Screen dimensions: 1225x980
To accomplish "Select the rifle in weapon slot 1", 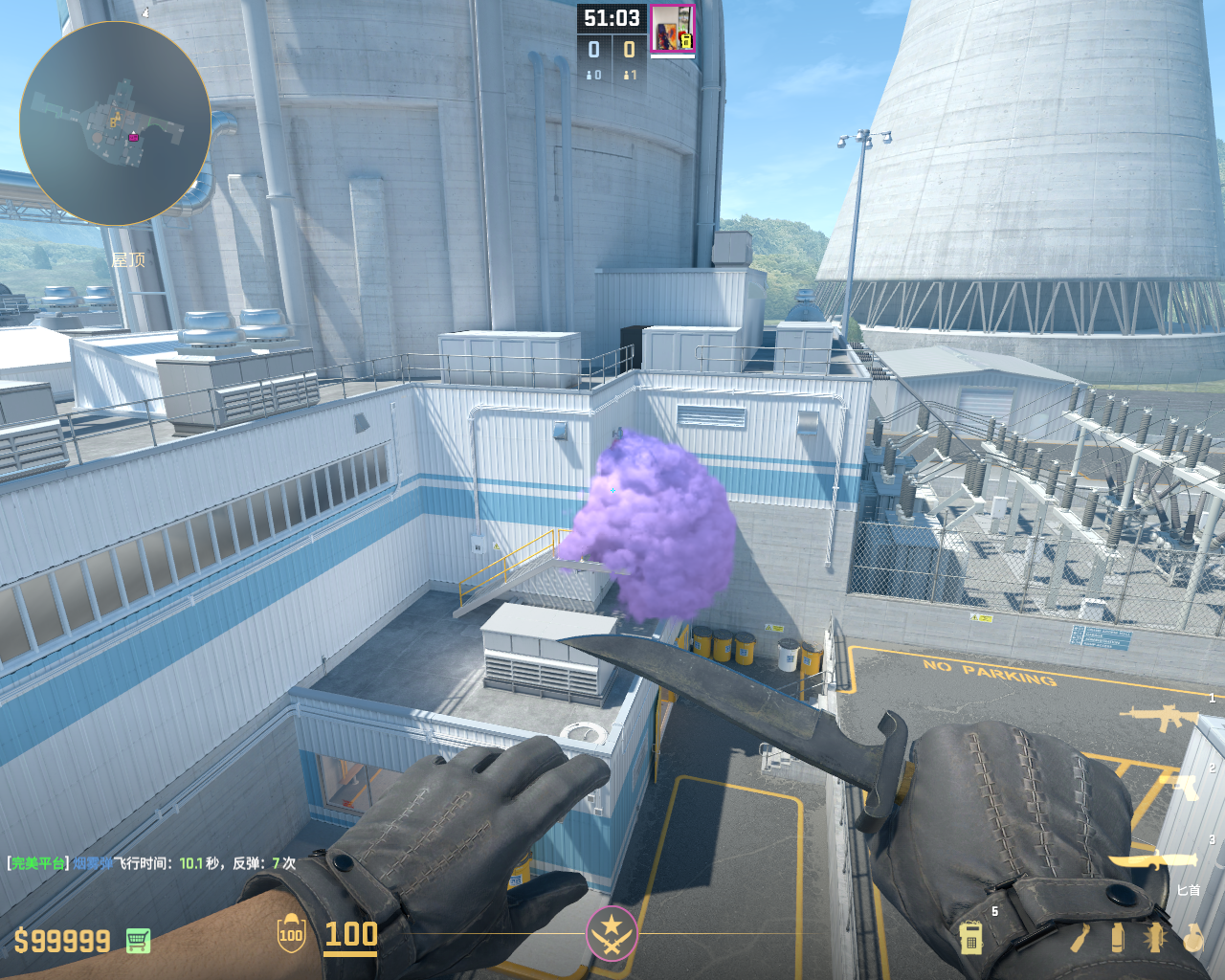I will pyautogui.click(x=1162, y=717).
